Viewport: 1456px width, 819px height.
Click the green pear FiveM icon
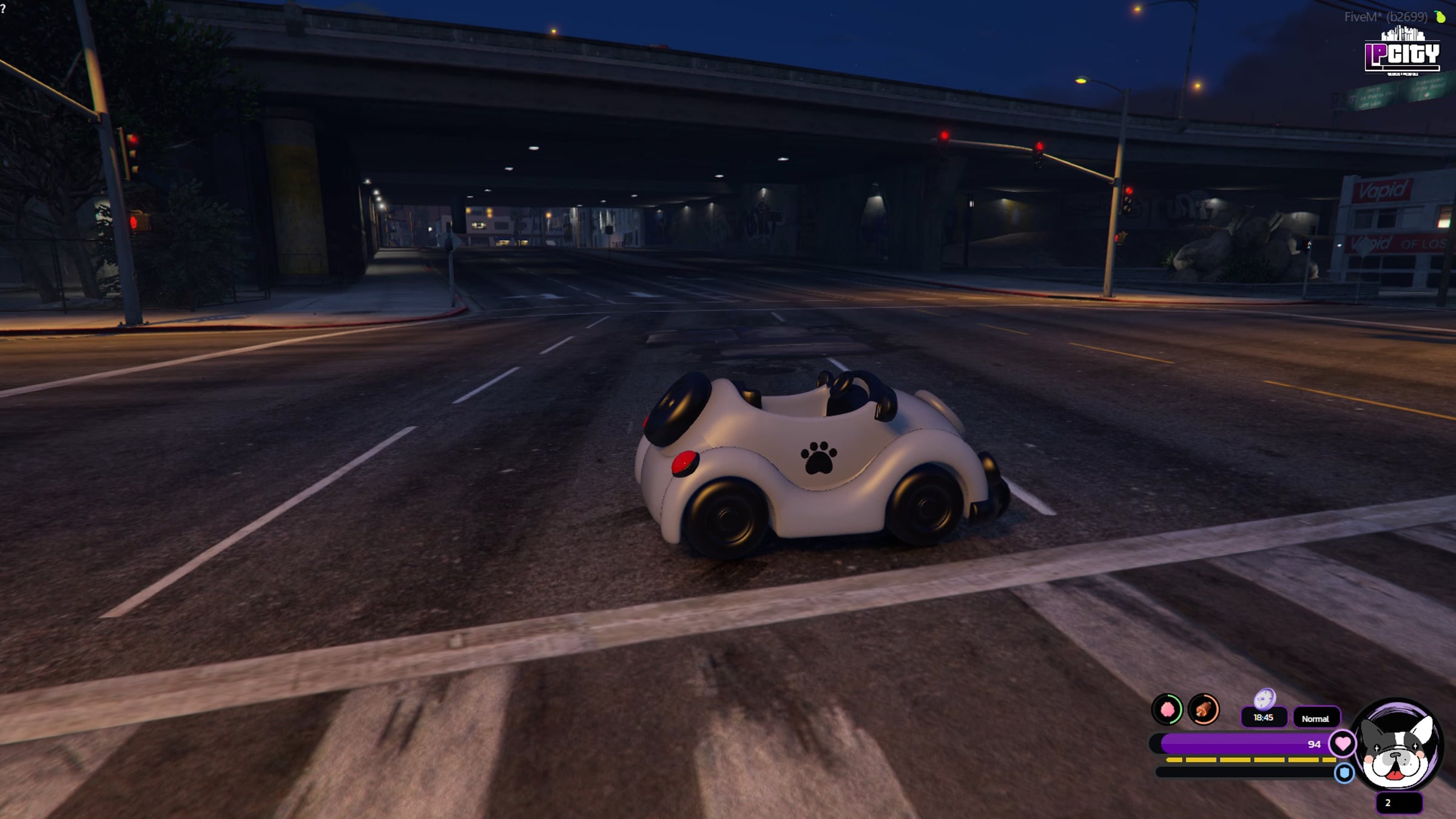pyautogui.click(x=1440, y=17)
